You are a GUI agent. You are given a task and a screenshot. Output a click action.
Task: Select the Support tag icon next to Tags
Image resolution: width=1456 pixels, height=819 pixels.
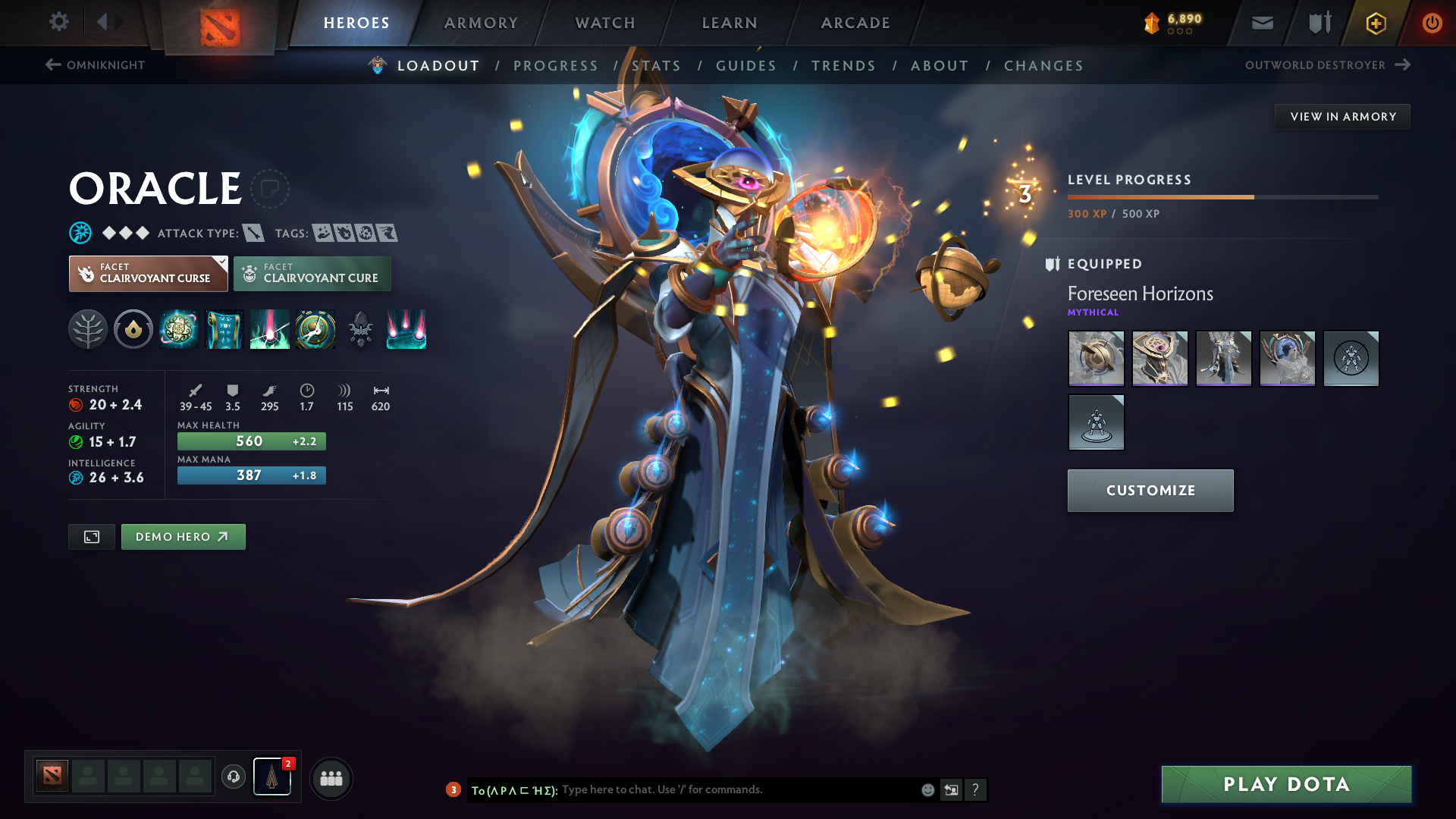(322, 233)
